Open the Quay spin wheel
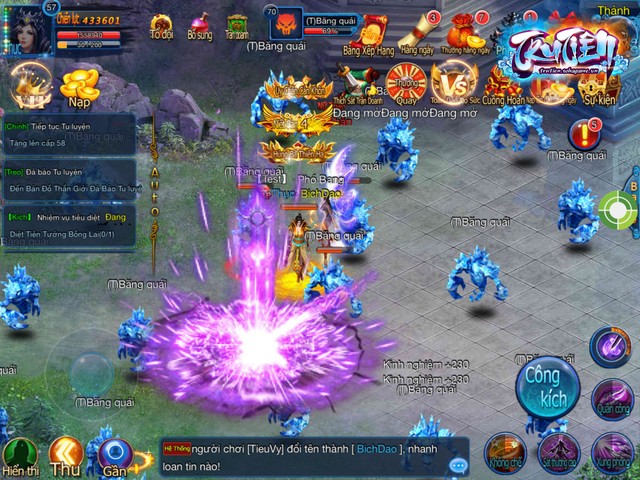Image resolution: width=640 pixels, height=480 pixels. pos(405,83)
